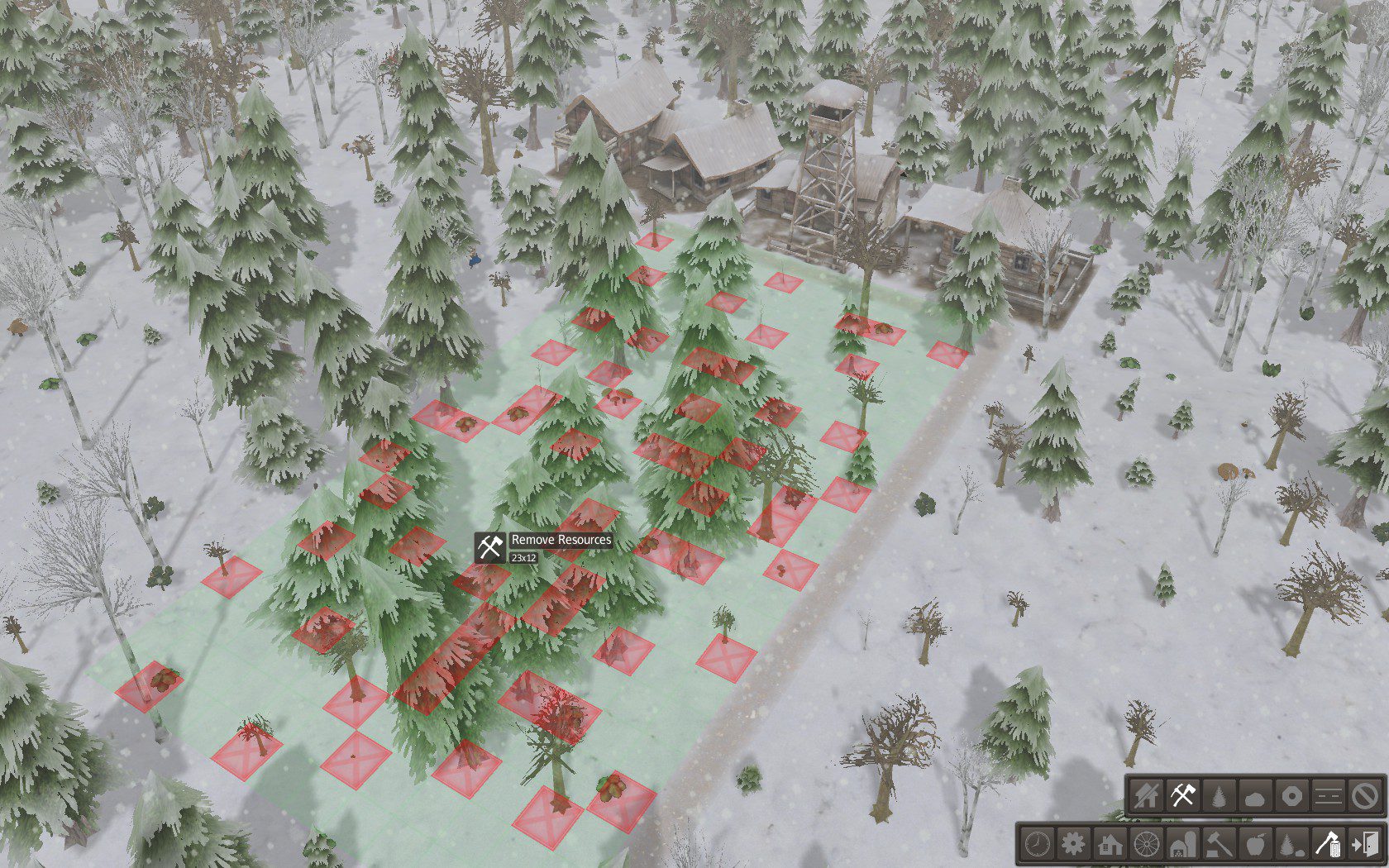1389x868 pixels.
Task: Choose the remove structures crossed-out house tool
Action: tap(1148, 796)
